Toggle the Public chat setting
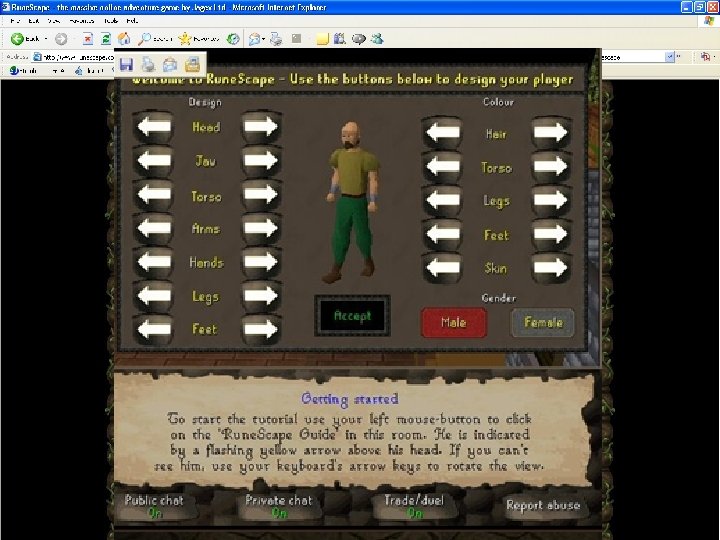 (154, 506)
